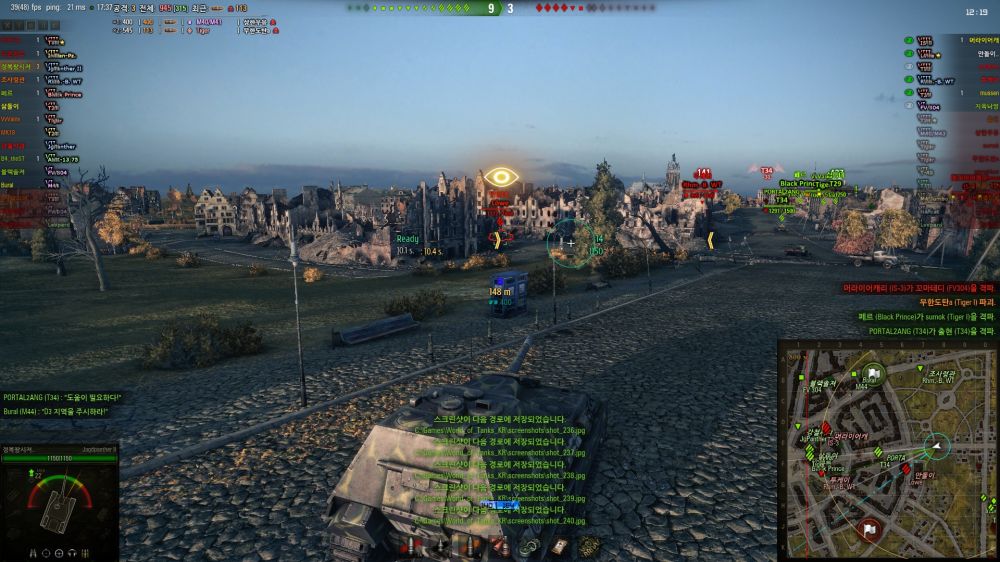Click the minimap in the corner
Image resolution: width=1000 pixels, height=562 pixels.
(x=886, y=451)
